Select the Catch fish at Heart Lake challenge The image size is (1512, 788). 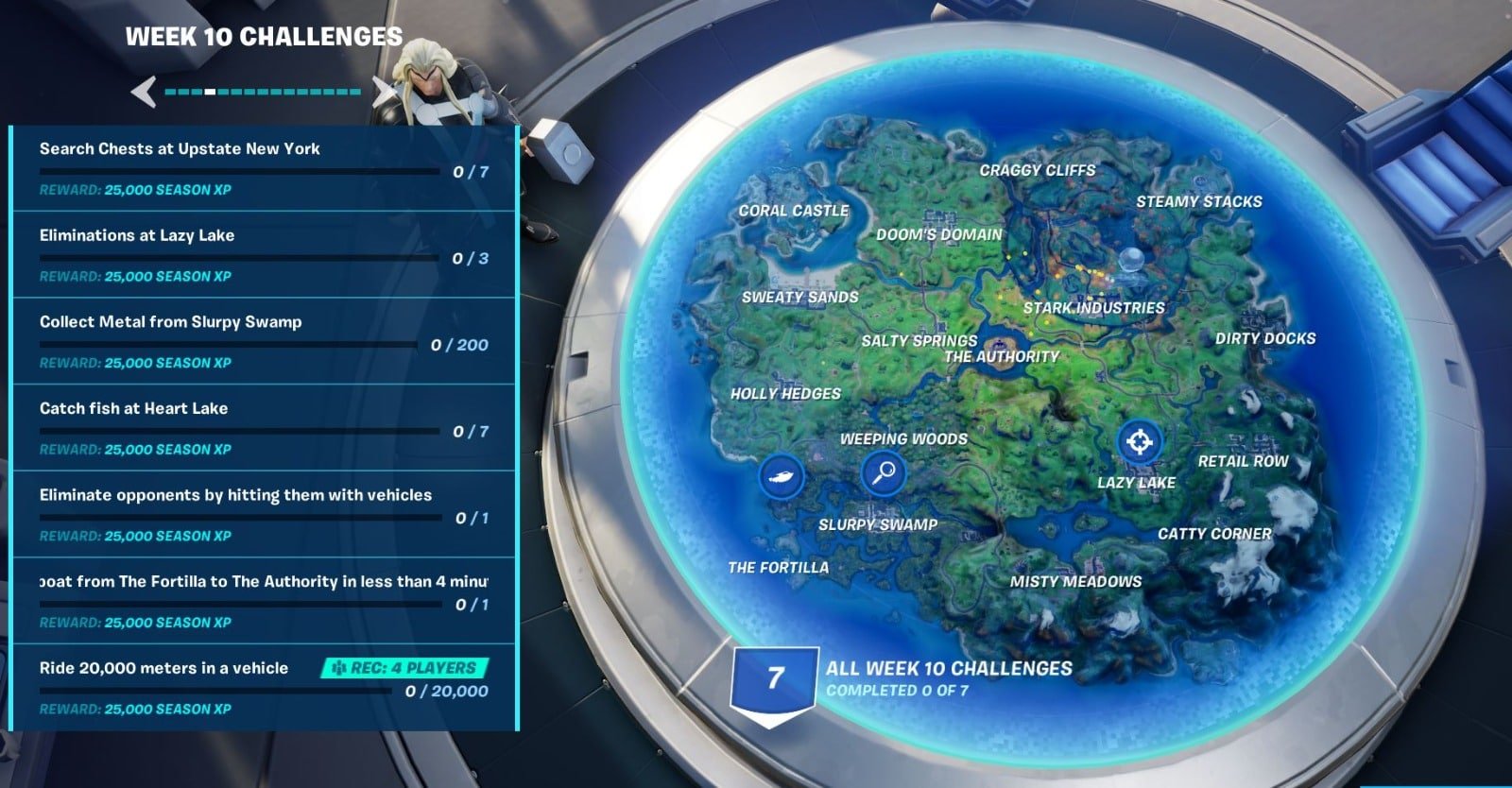[x=264, y=428]
